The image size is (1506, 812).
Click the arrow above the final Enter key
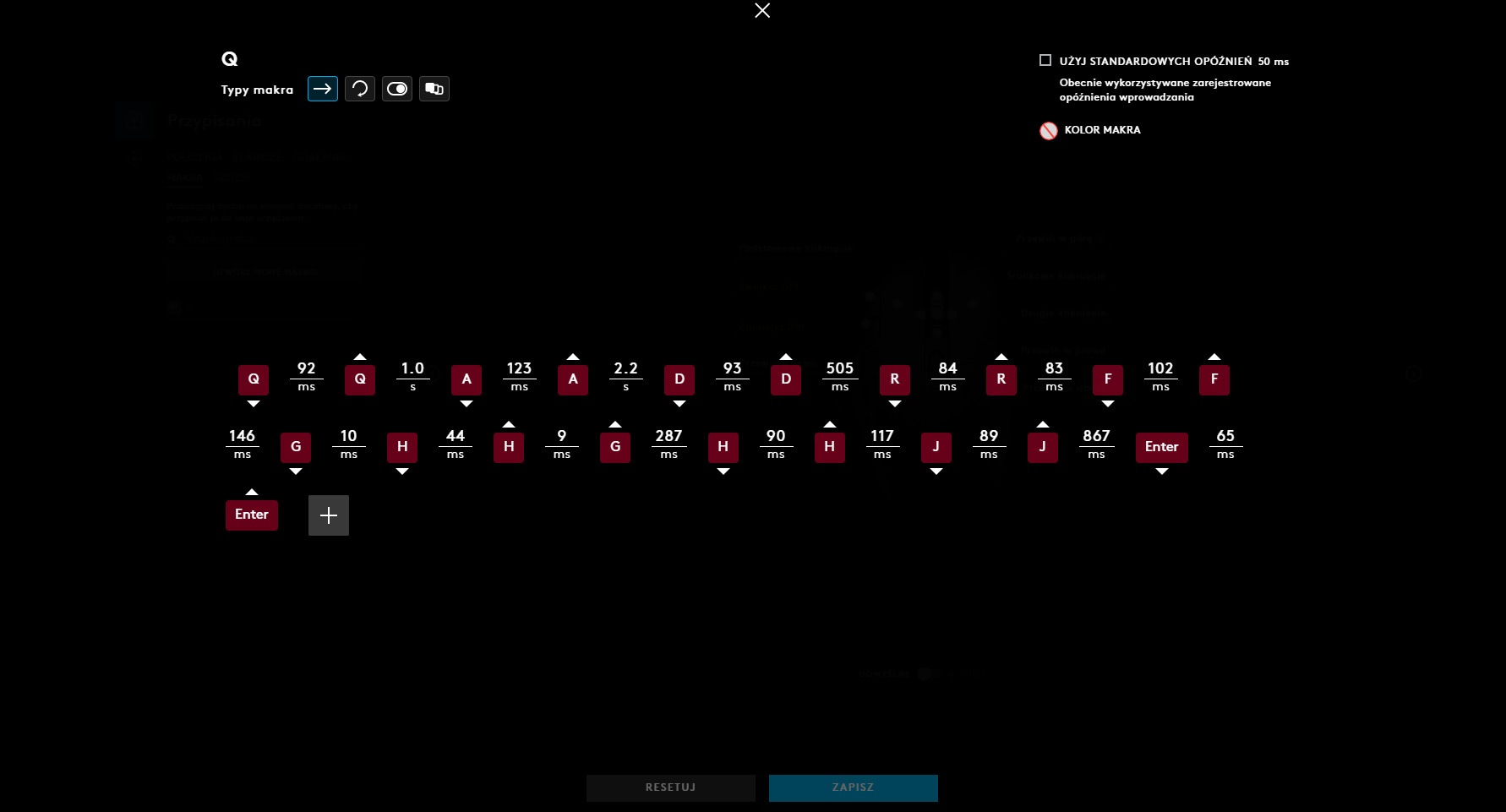(x=251, y=491)
